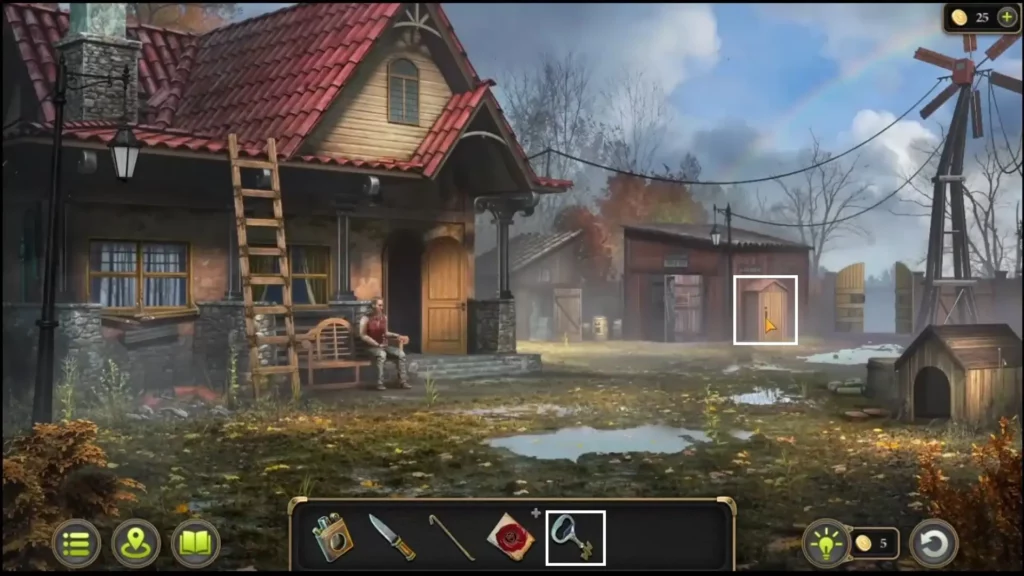Open the journal book button
The width and height of the screenshot is (1024, 576).
pyautogui.click(x=195, y=543)
